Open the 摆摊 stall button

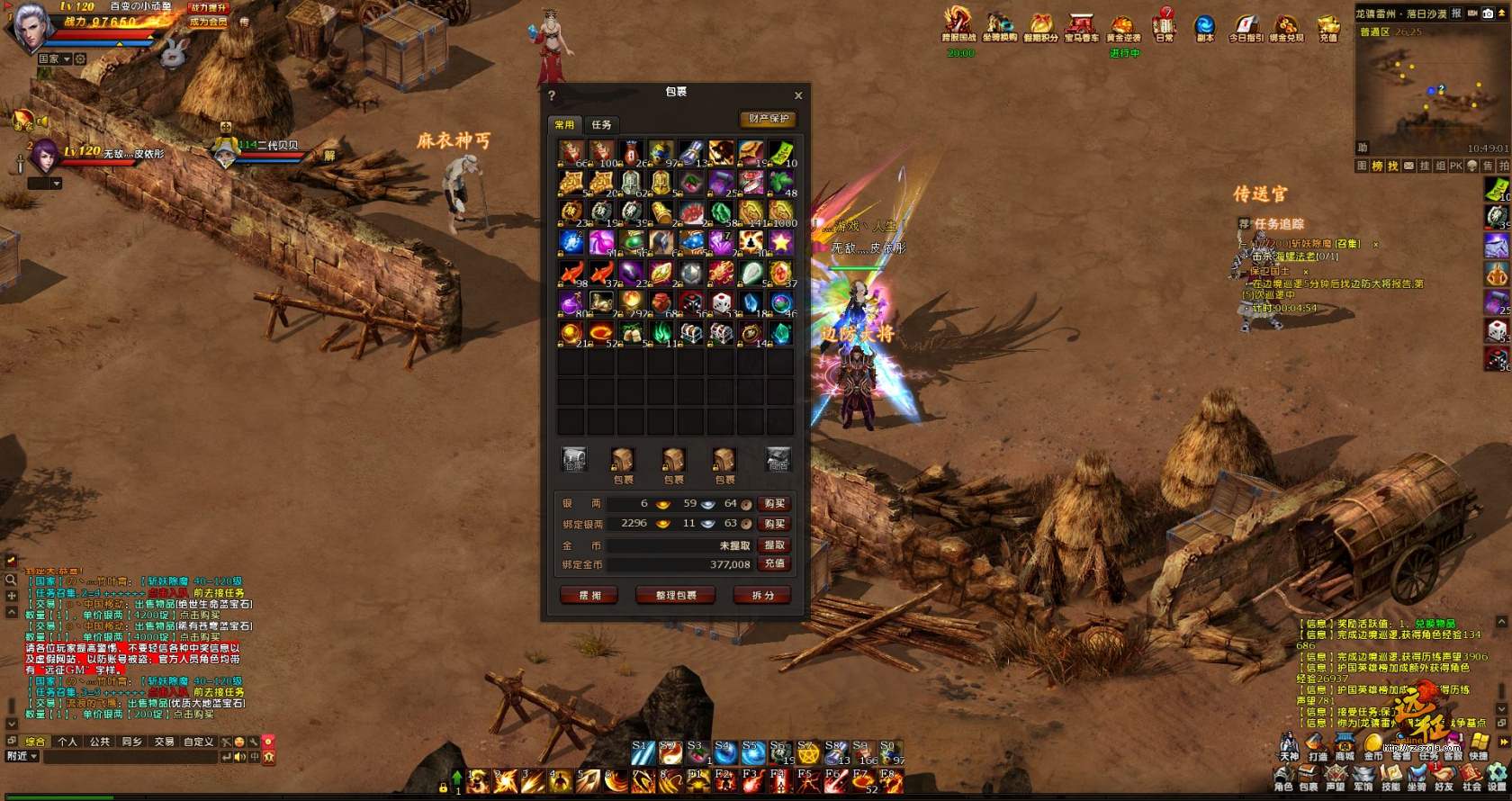click(x=589, y=595)
